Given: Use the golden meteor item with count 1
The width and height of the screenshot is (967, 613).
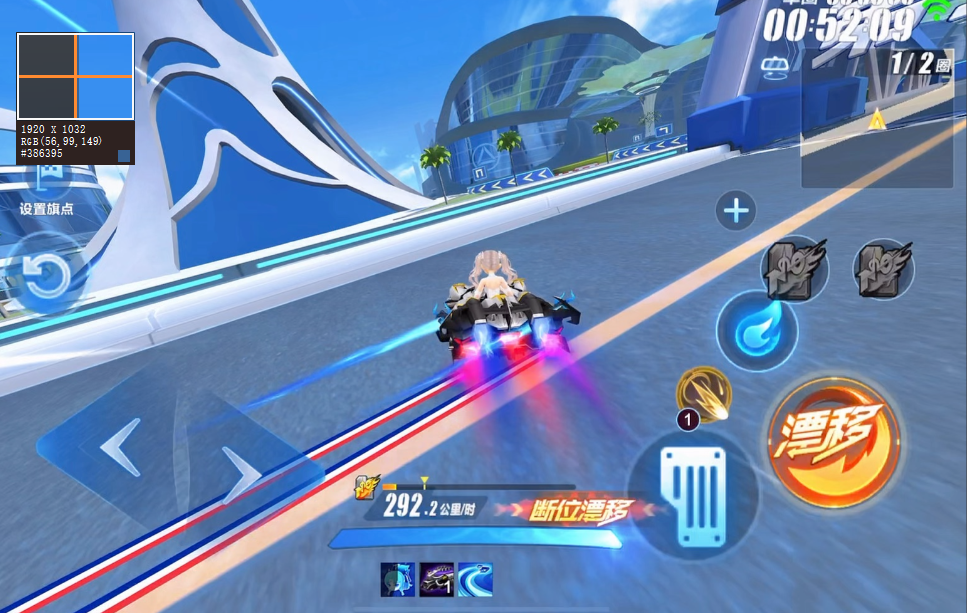Looking at the screenshot, I should (704, 394).
